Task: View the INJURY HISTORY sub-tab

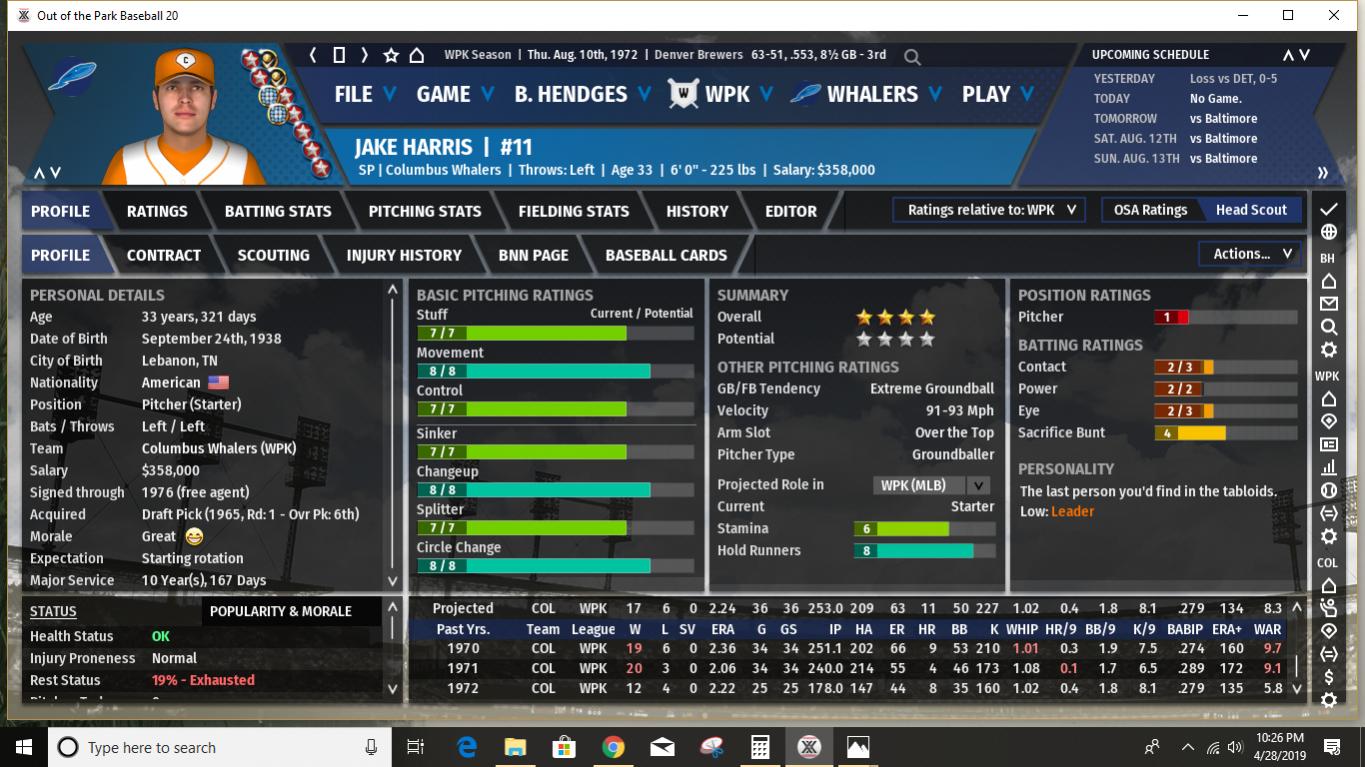Action: [404, 255]
